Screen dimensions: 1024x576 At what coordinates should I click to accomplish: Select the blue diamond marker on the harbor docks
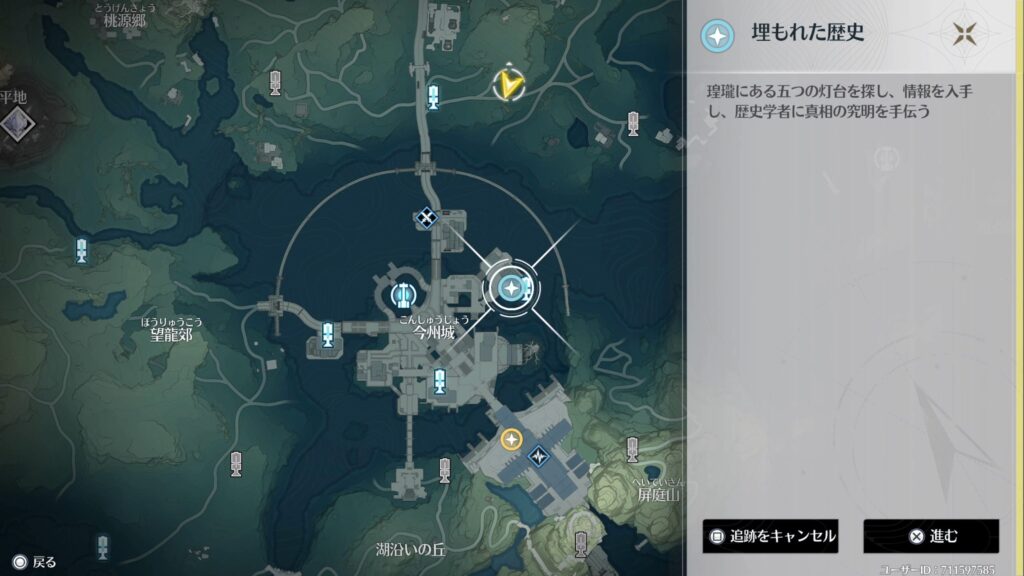(540, 455)
